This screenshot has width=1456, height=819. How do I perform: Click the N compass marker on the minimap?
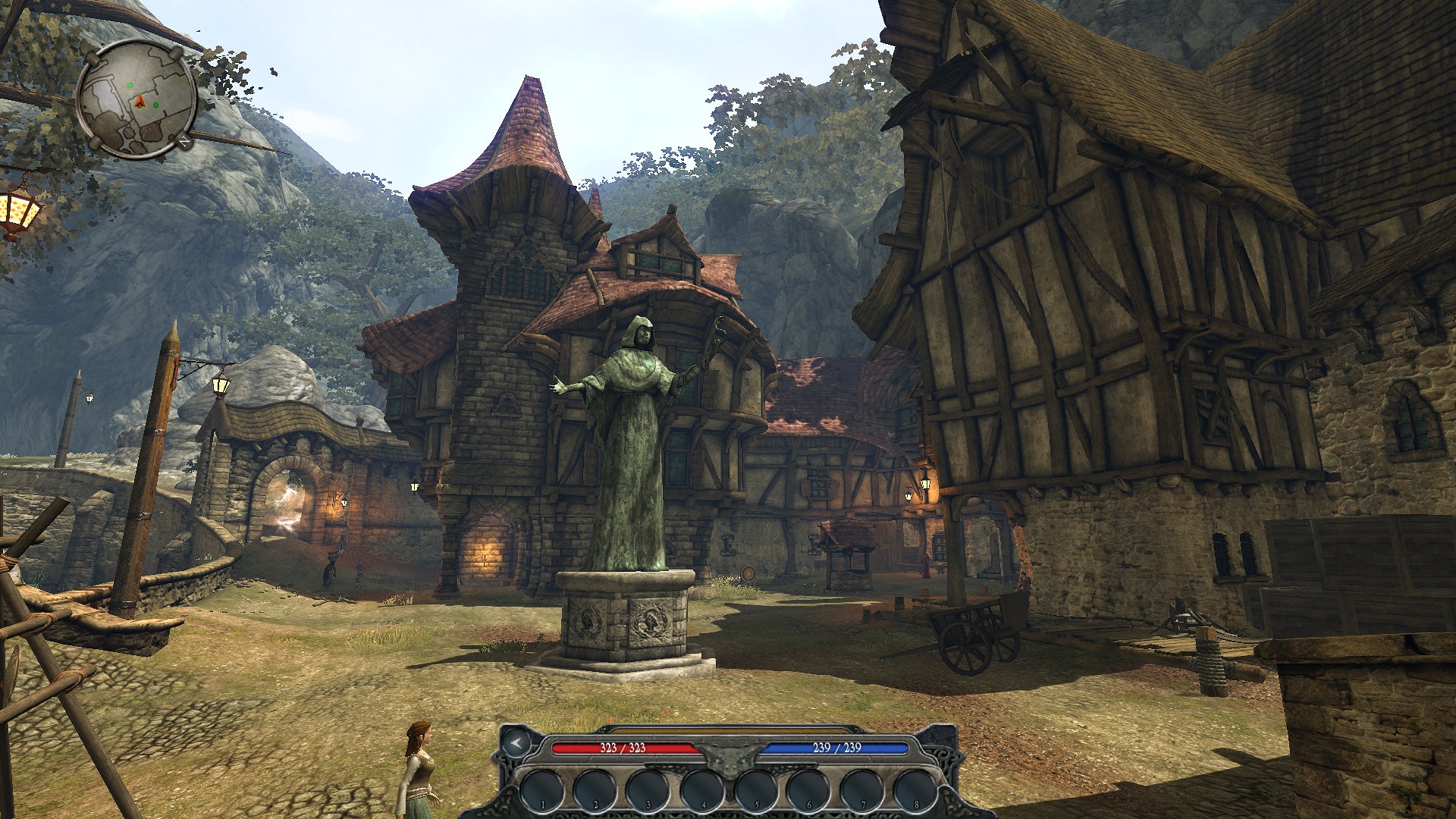(184, 141)
